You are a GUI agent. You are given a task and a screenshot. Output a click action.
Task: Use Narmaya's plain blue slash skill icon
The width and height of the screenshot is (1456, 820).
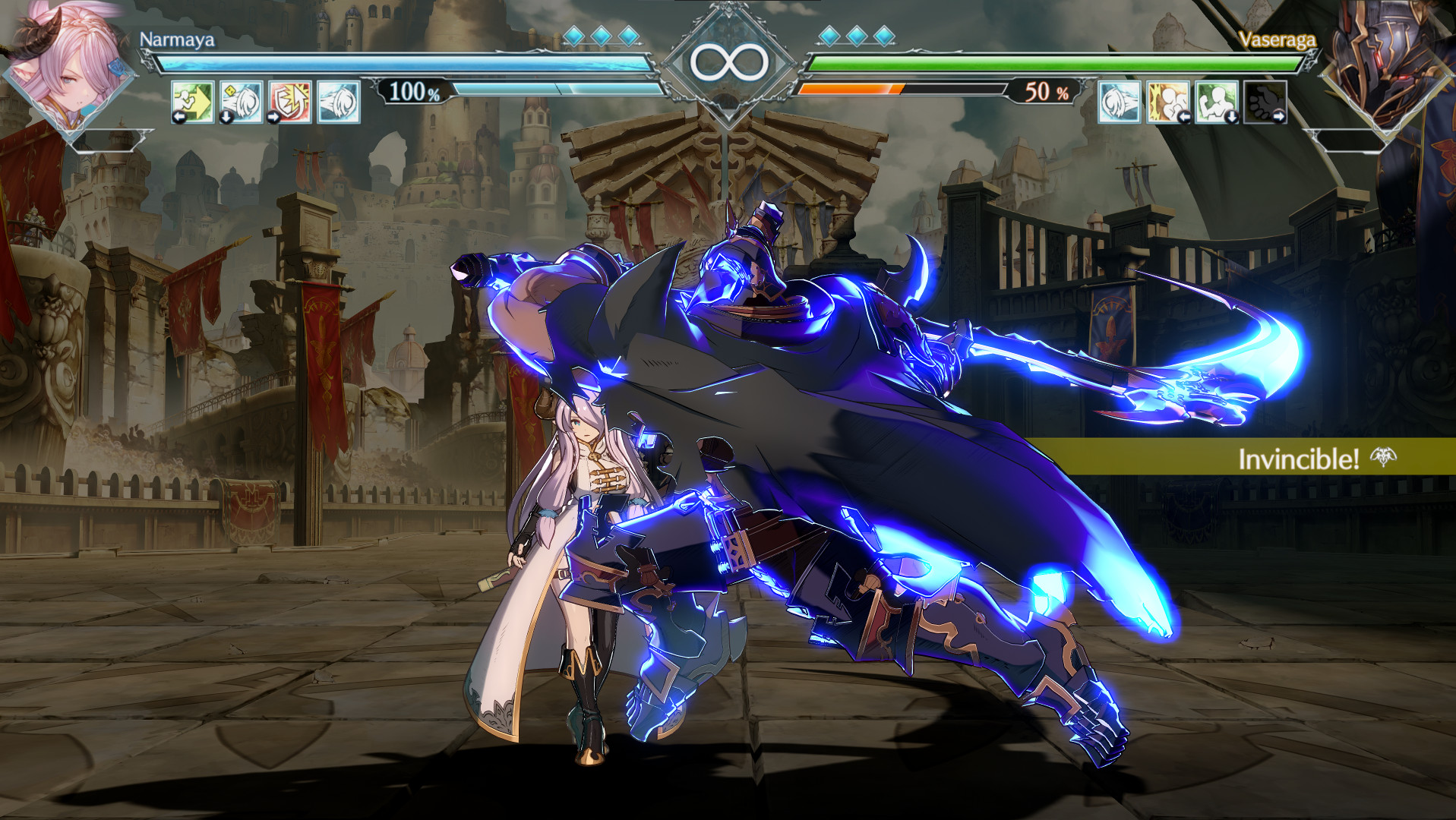(x=339, y=102)
